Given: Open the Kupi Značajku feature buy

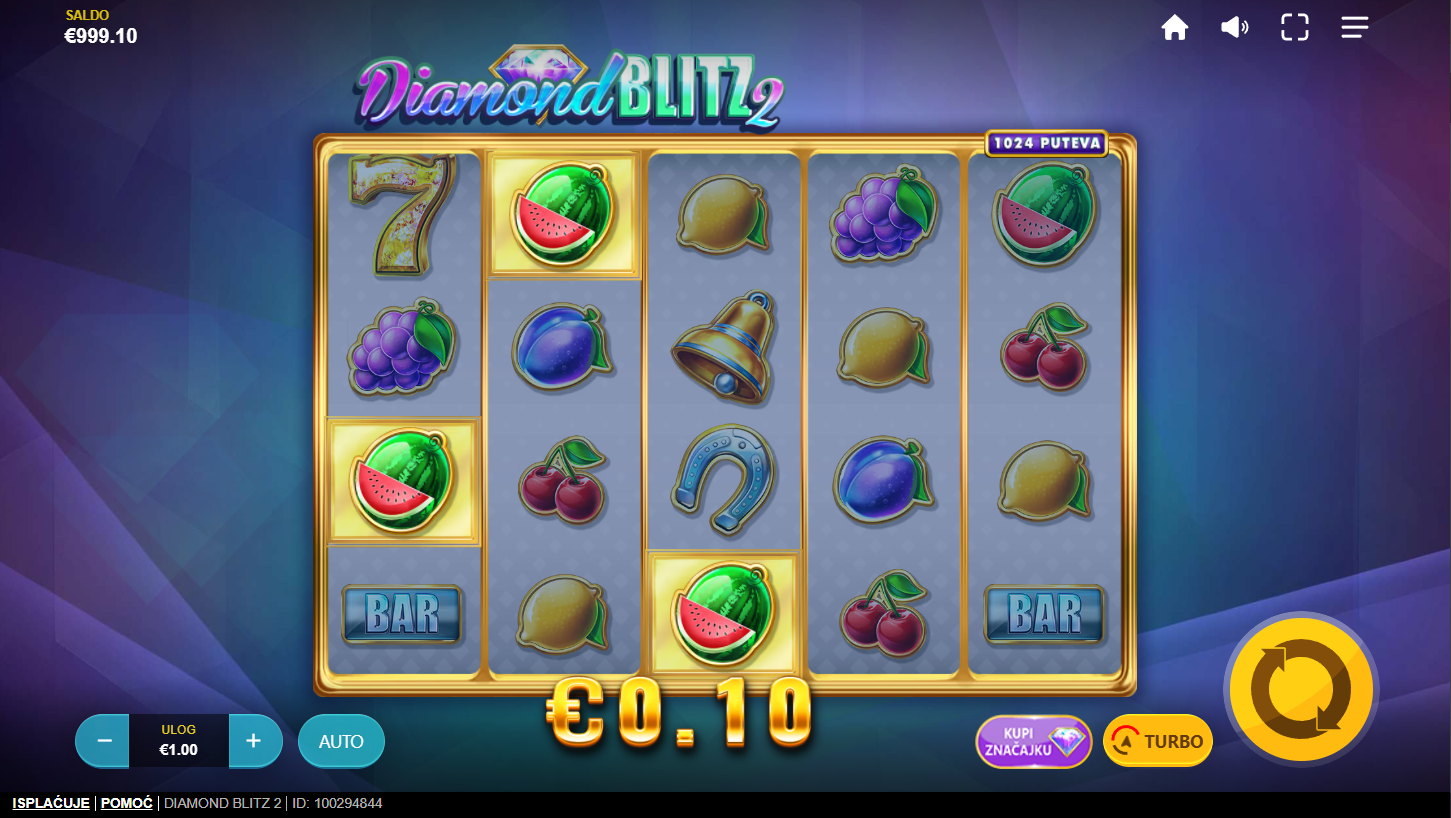Looking at the screenshot, I should coord(1033,741).
